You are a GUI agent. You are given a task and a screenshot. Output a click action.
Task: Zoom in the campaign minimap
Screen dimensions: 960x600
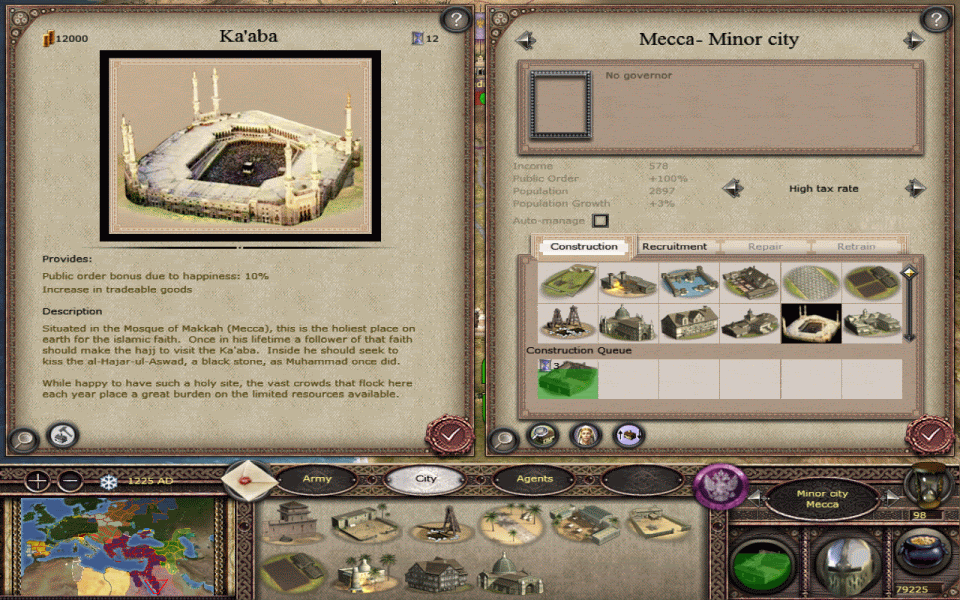coord(38,481)
